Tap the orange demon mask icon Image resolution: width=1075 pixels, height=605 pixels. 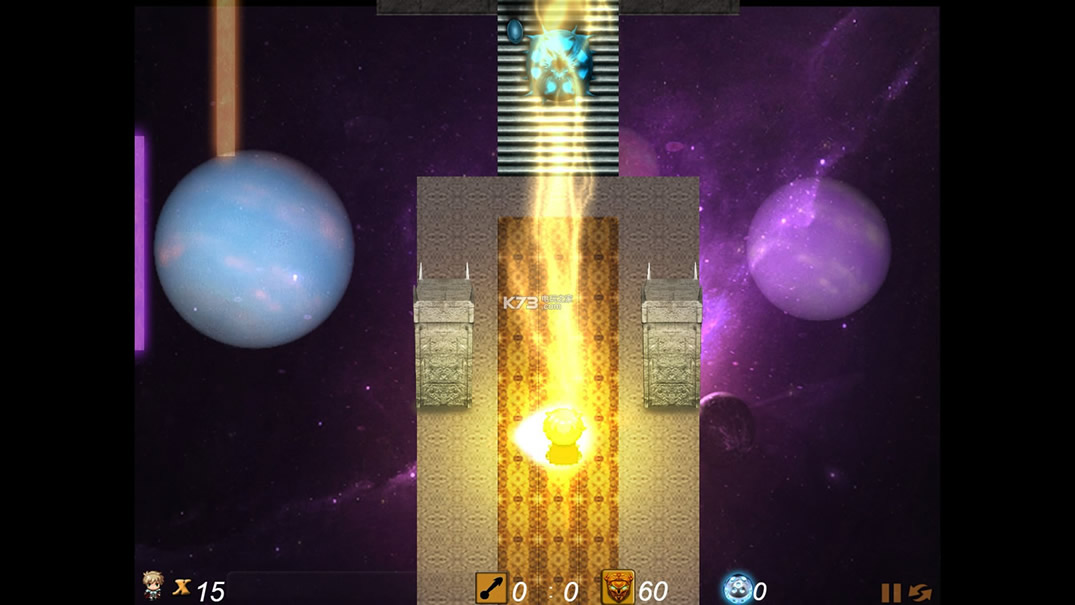coord(617,587)
